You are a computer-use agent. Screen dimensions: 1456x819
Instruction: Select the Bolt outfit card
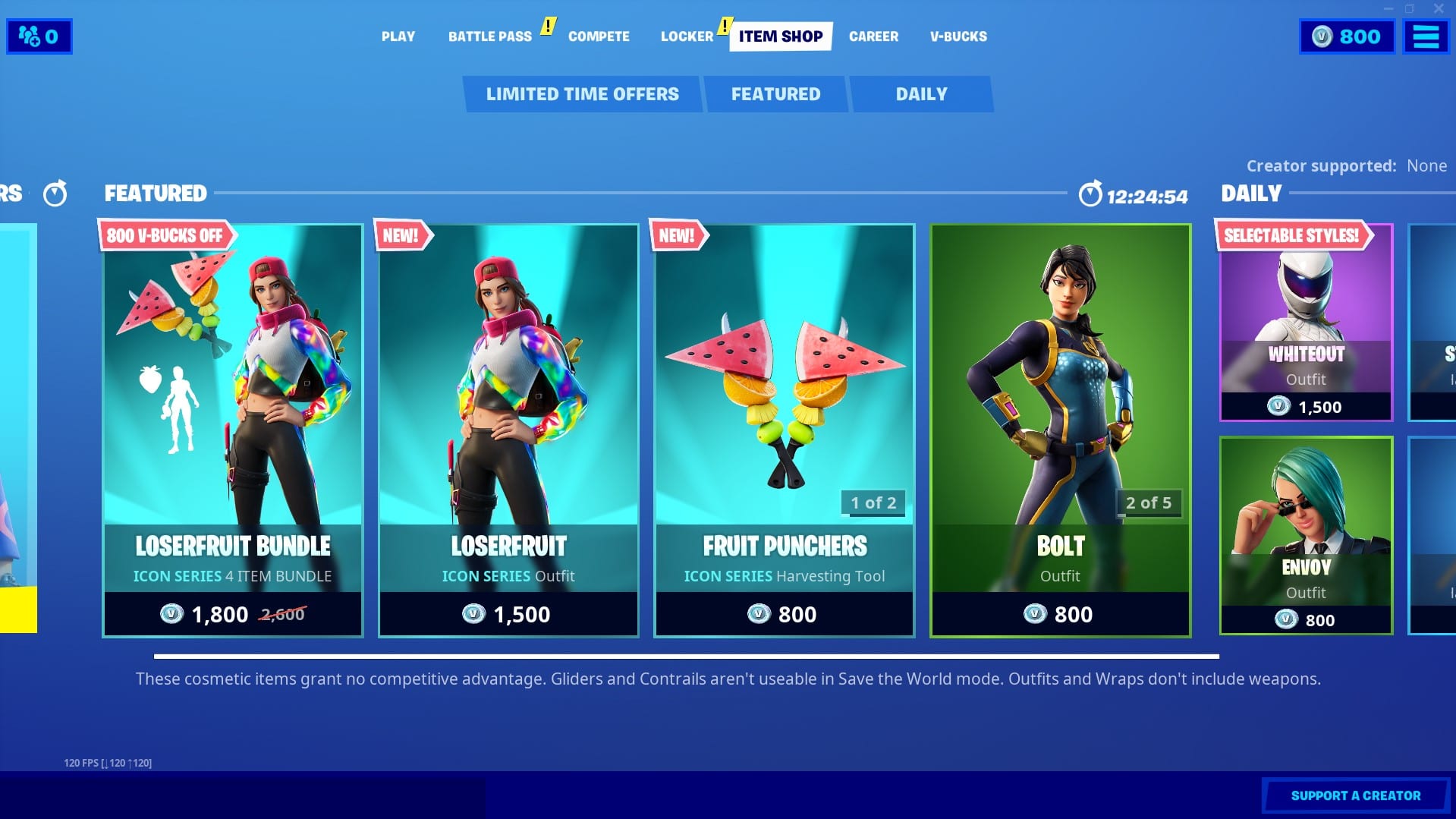click(1059, 430)
